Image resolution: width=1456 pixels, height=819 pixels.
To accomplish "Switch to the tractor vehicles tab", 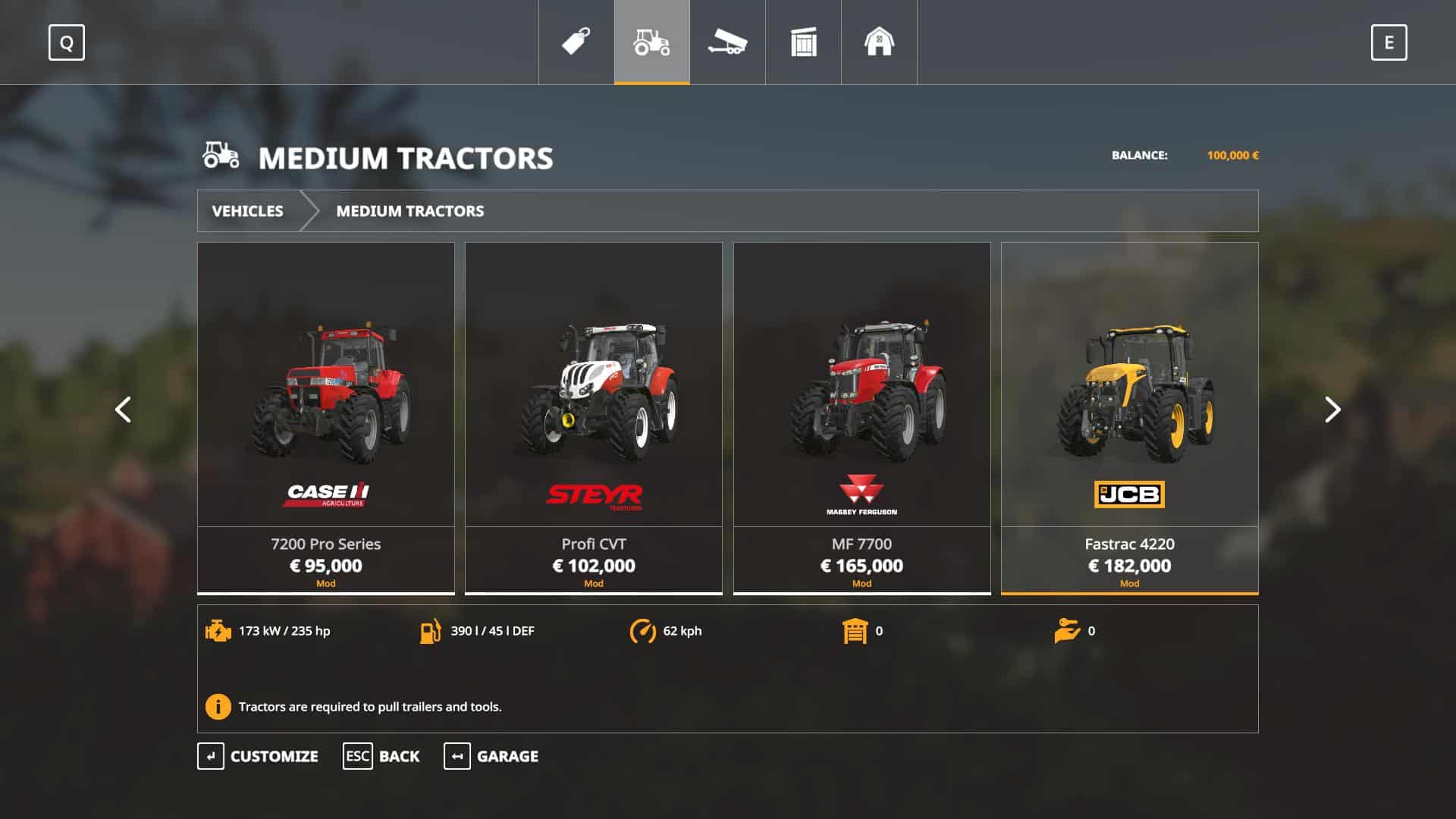I will point(652,42).
